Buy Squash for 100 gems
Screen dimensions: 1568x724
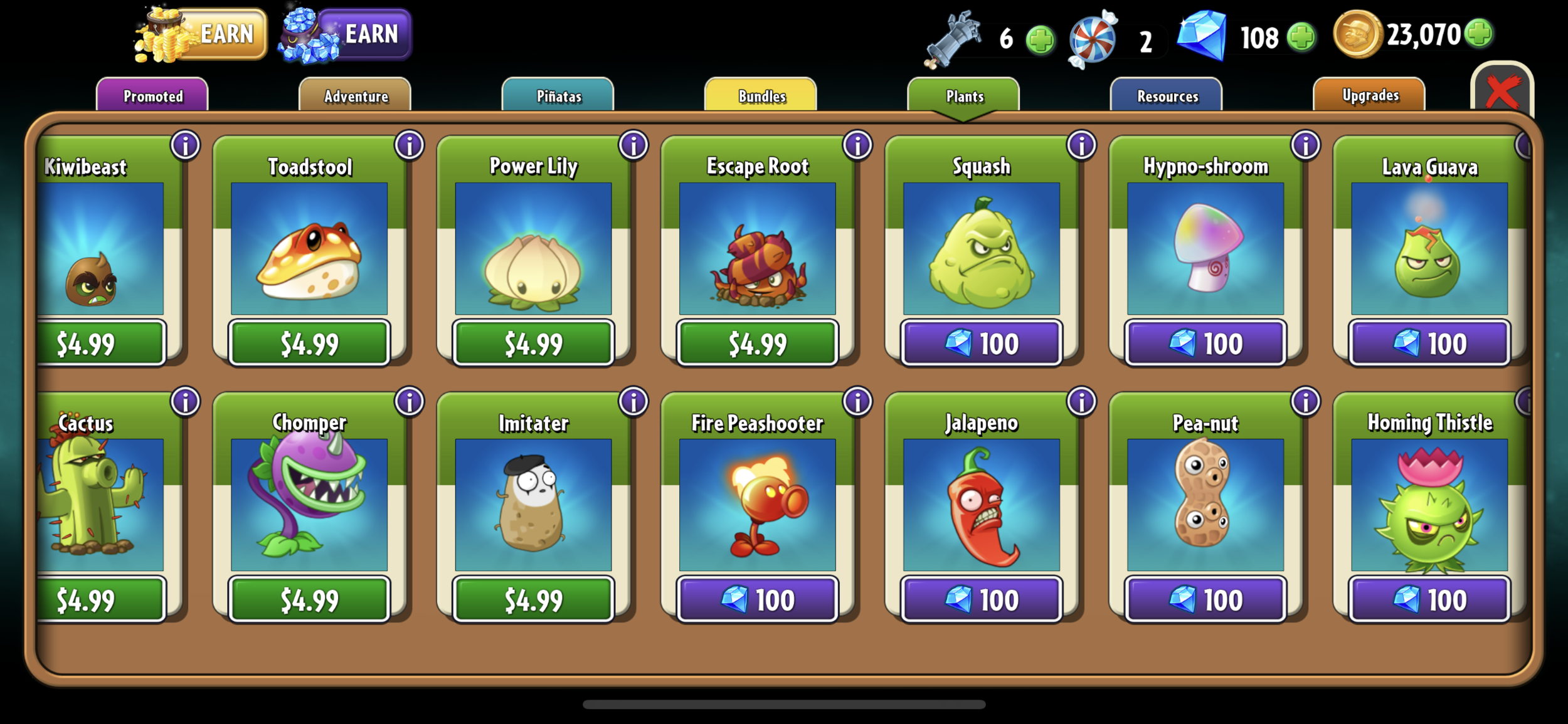click(982, 344)
